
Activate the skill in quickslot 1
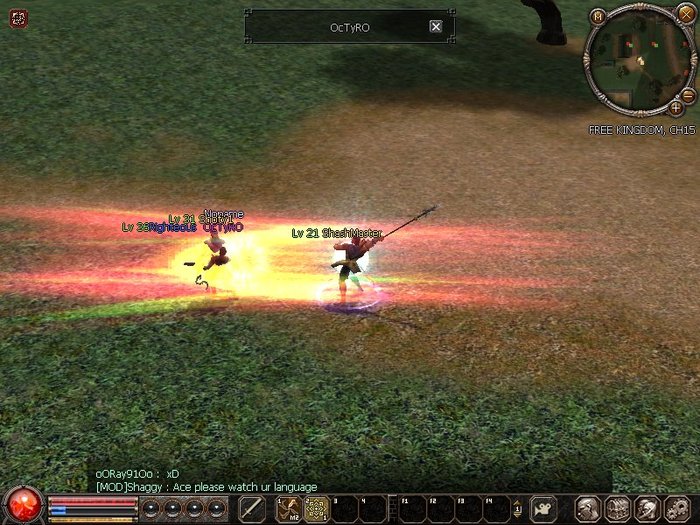(289, 508)
